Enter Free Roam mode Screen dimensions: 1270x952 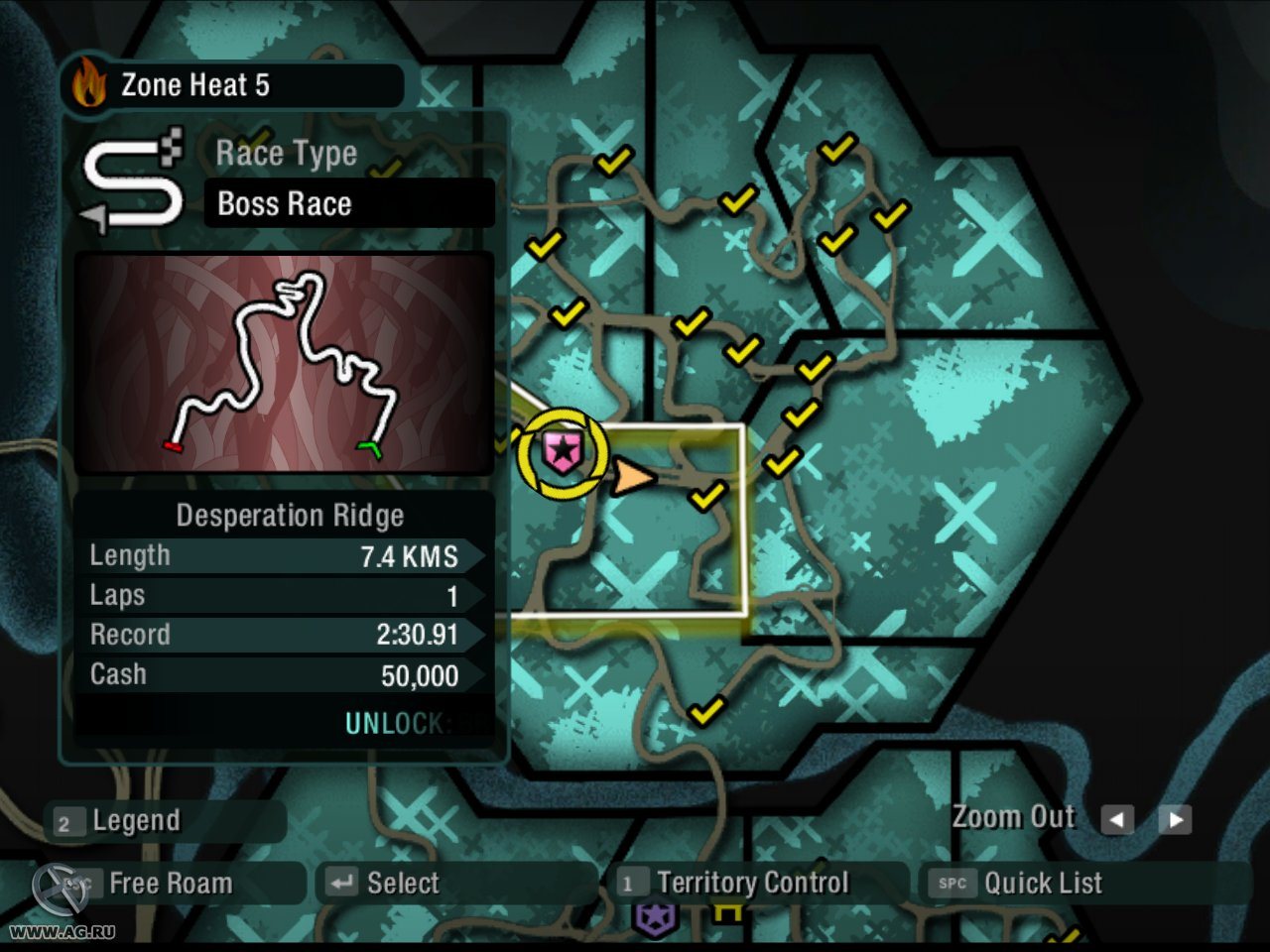pyautogui.click(x=169, y=883)
